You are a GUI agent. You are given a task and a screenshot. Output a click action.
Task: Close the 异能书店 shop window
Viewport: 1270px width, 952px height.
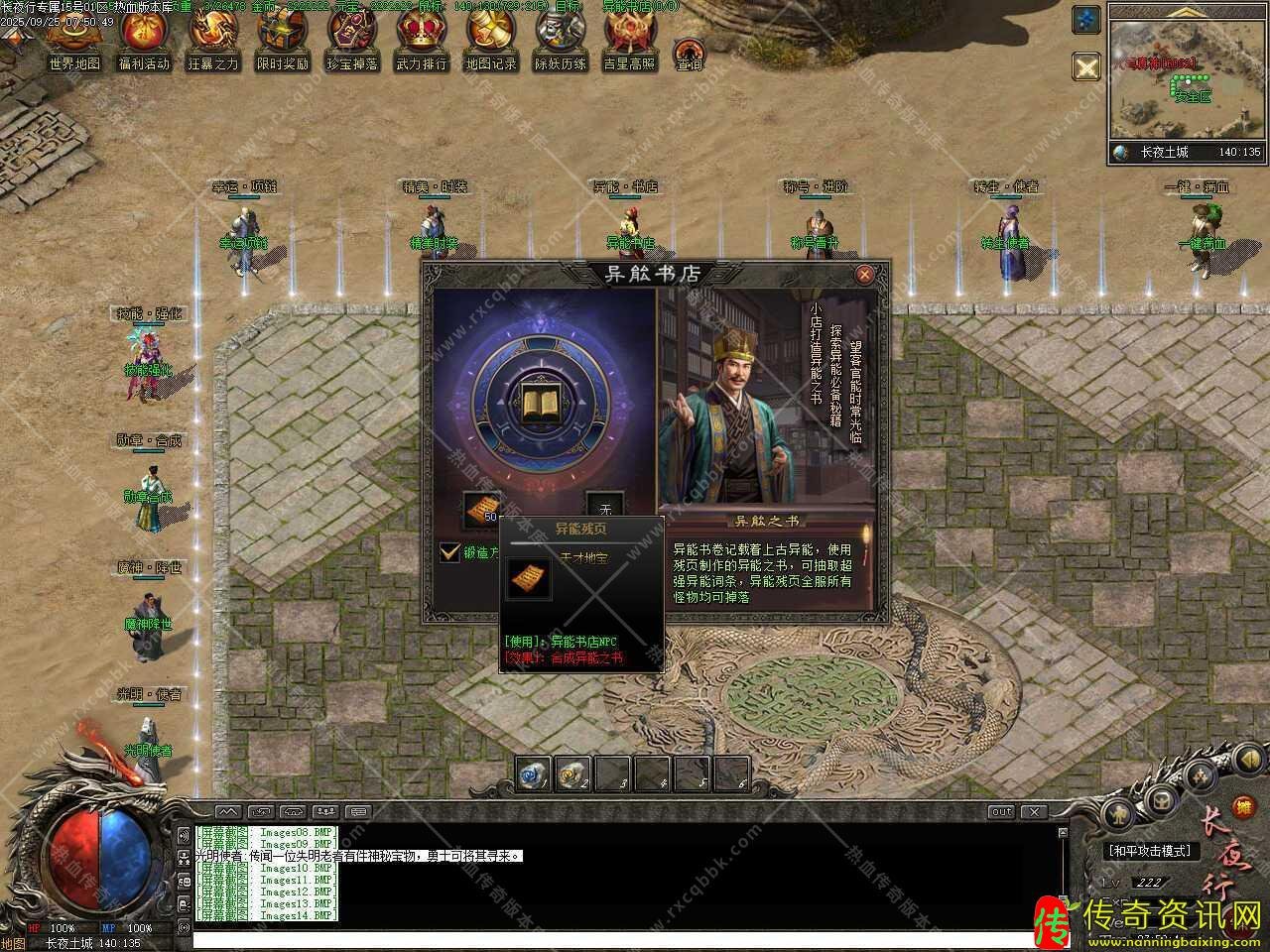[864, 275]
